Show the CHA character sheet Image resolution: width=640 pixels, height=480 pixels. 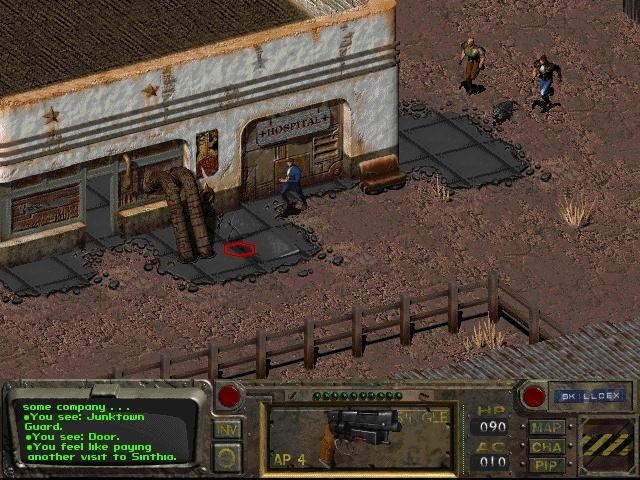coord(547,446)
